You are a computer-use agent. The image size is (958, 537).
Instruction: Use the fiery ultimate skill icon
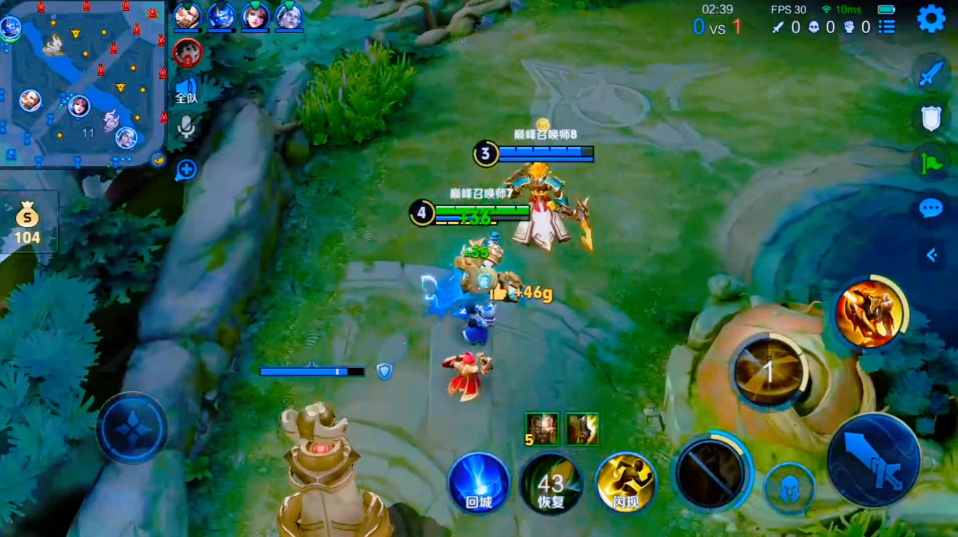click(868, 314)
